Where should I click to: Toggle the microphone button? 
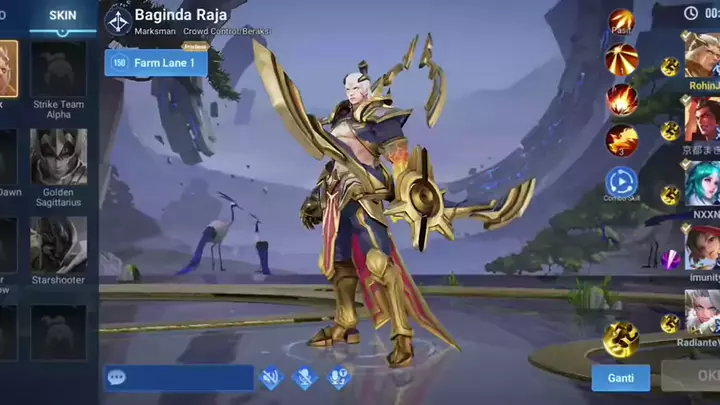coord(304,377)
